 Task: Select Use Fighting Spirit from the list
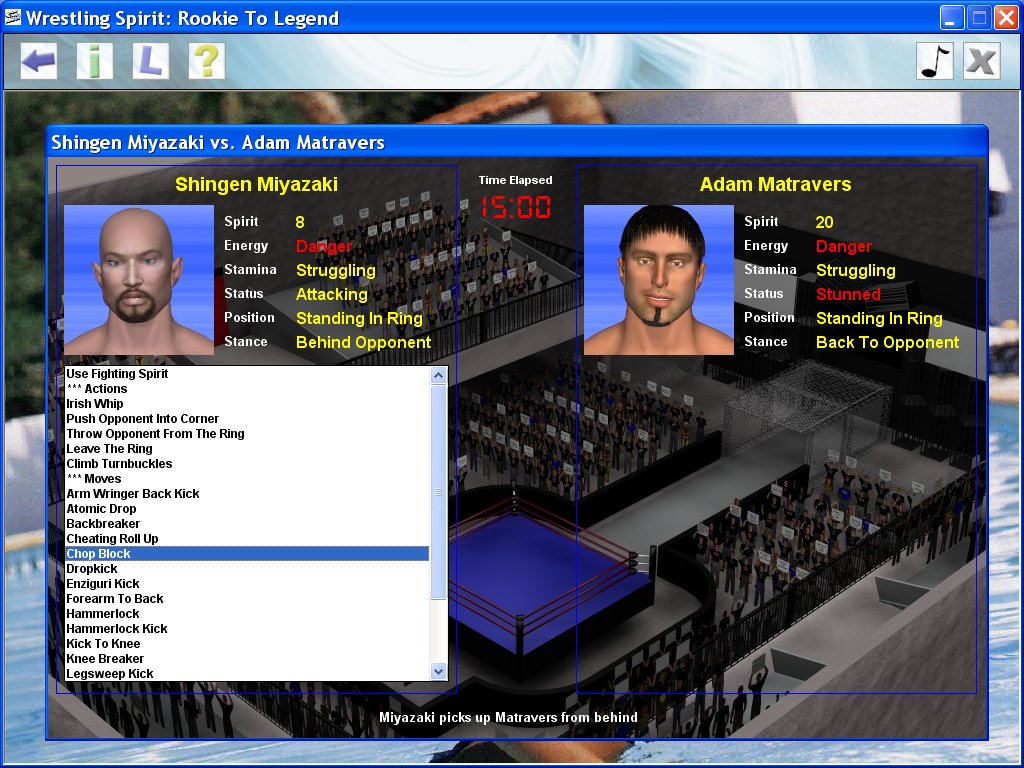tap(117, 374)
